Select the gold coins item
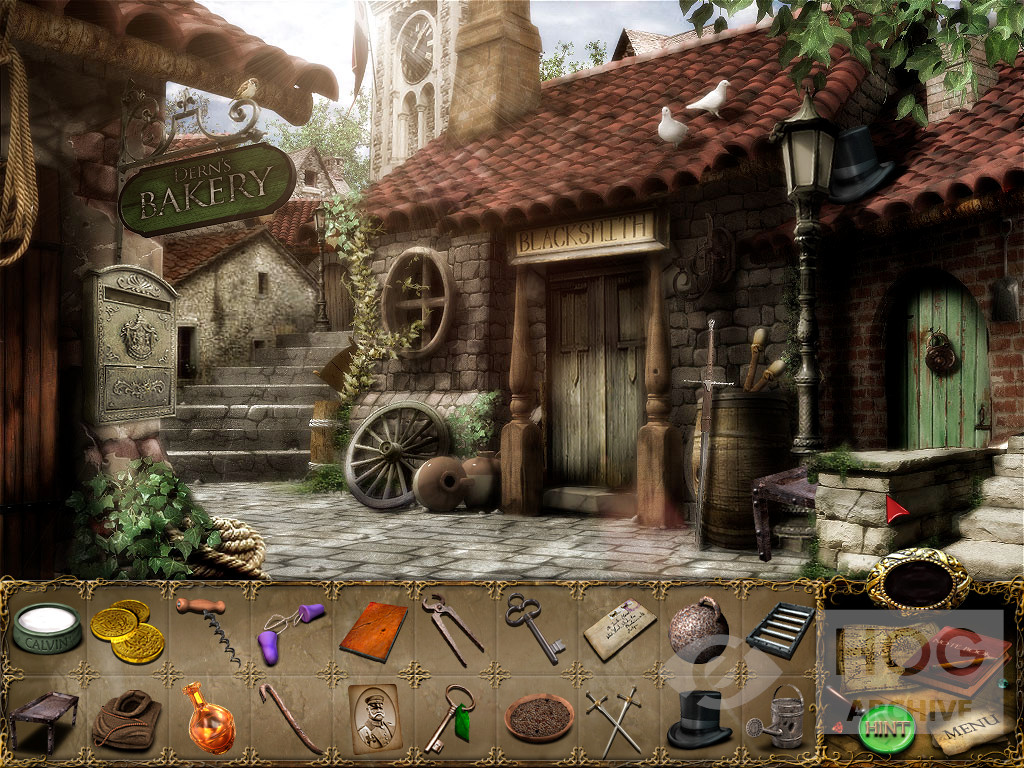 tap(127, 631)
